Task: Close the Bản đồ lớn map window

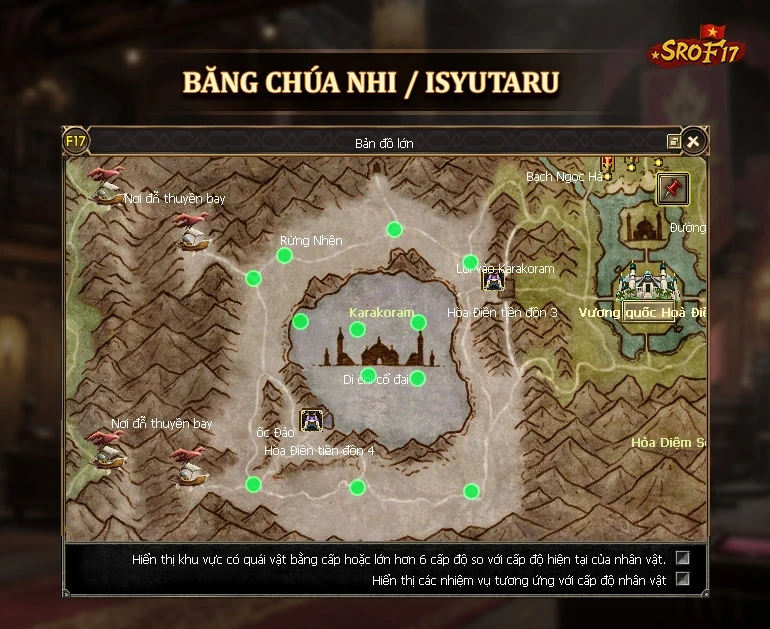Action: coord(692,142)
